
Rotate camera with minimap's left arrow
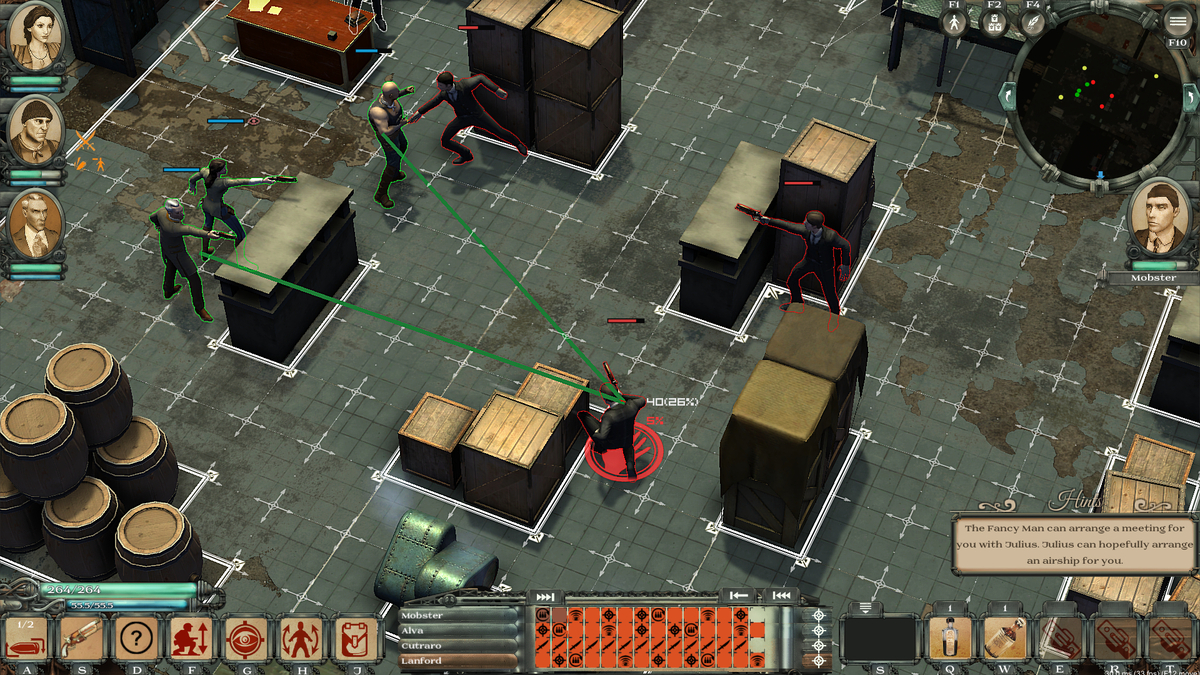point(1008,97)
